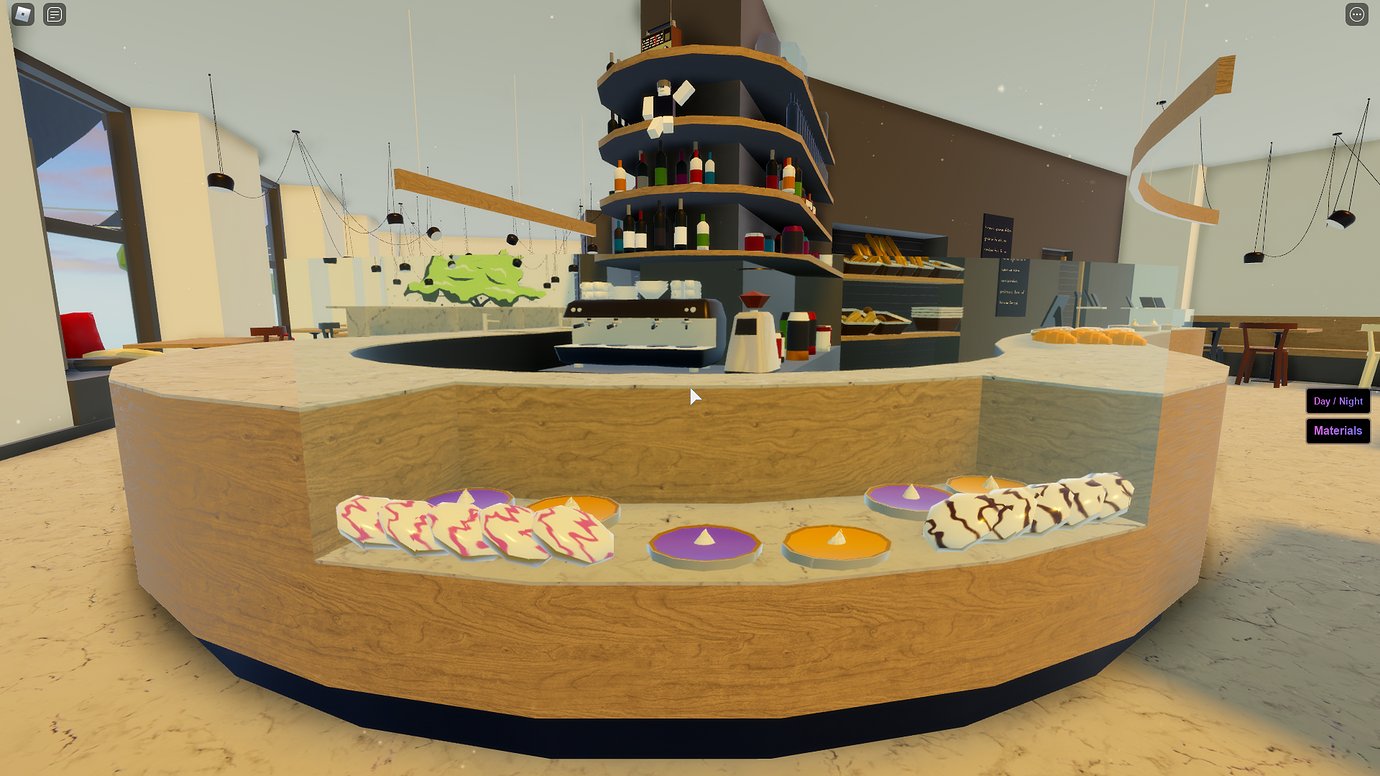Open the Roblox main menu icon
Viewport: 1380px width, 776px height.
[x=22, y=15]
